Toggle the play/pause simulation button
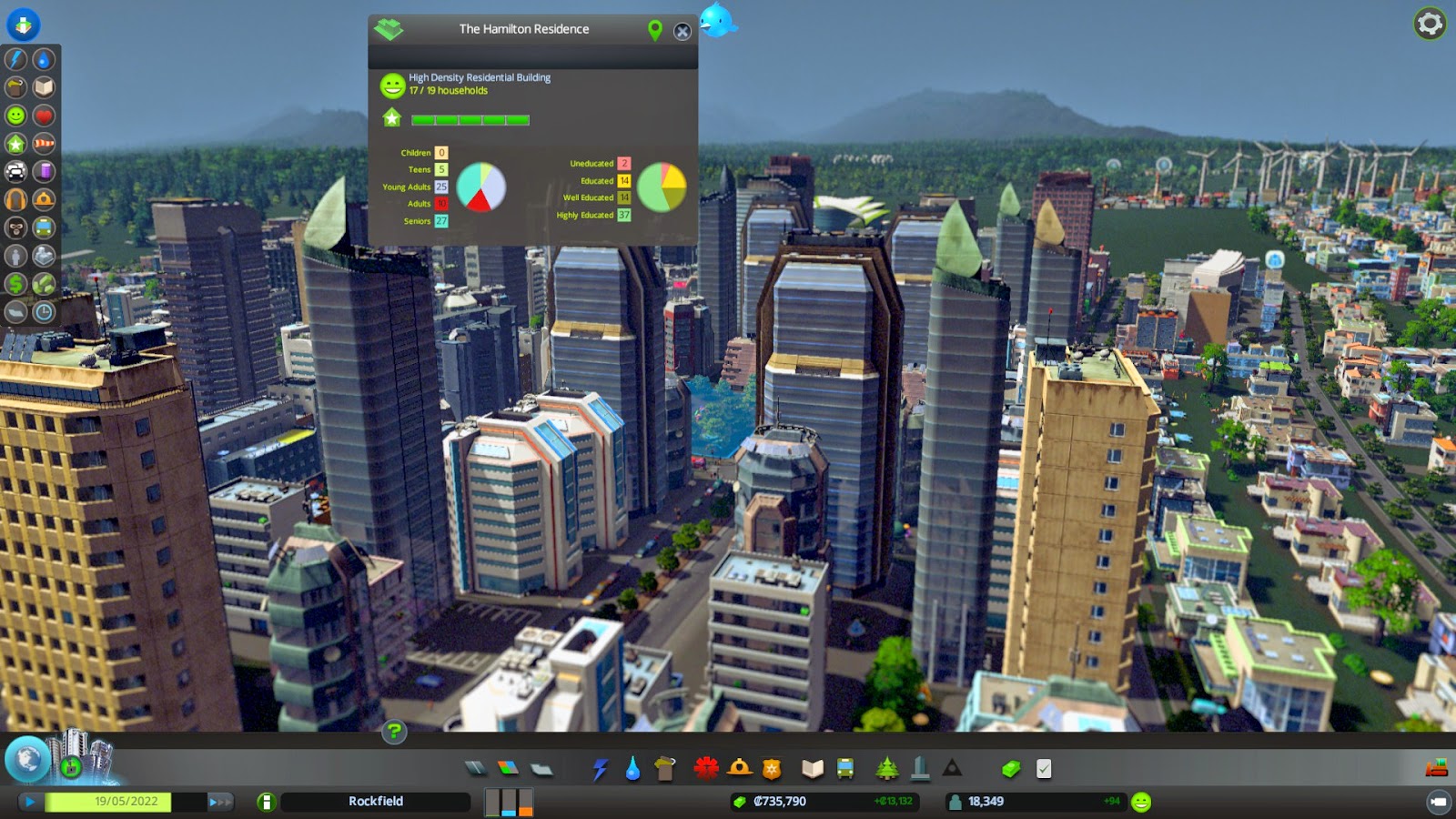Viewport: 1456px width, 819px height. (x=30, y=802)
